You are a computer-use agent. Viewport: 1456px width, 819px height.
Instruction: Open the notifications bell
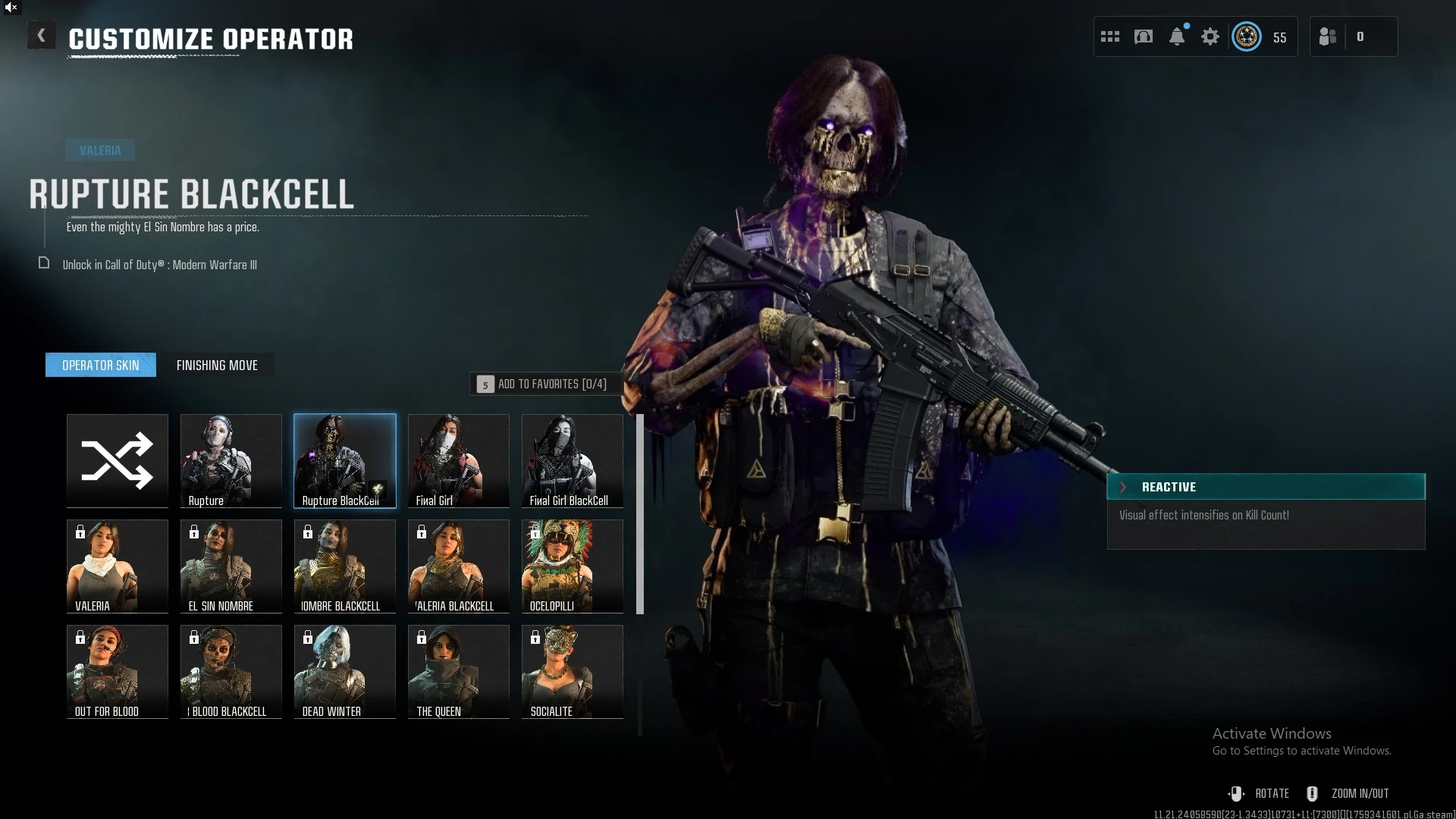click(1177, 36)
